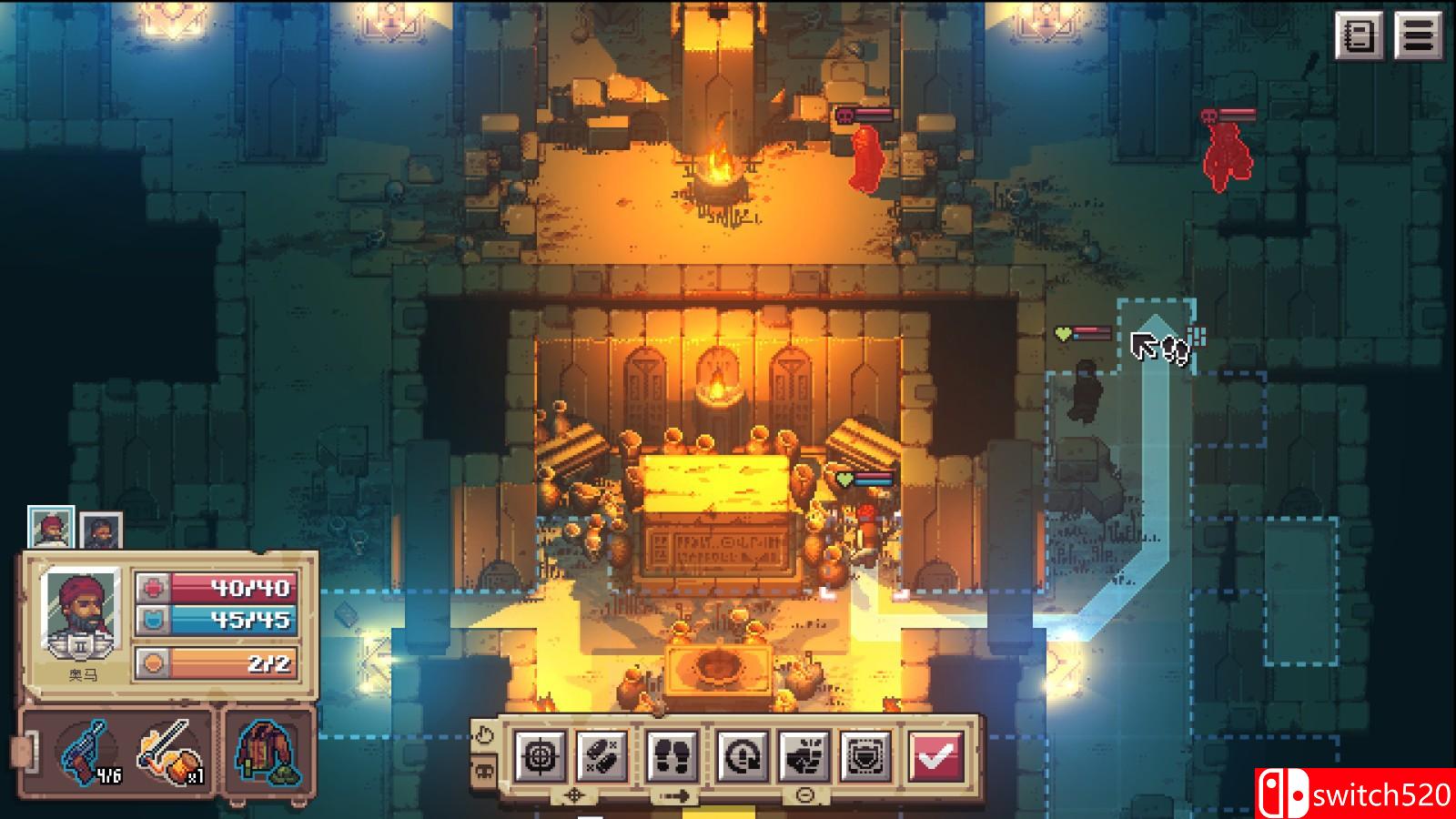Activate the crosshair aim action
The width and height of the screenshot is (1456, 819).
pyautogui.click(x=541, y=755)
